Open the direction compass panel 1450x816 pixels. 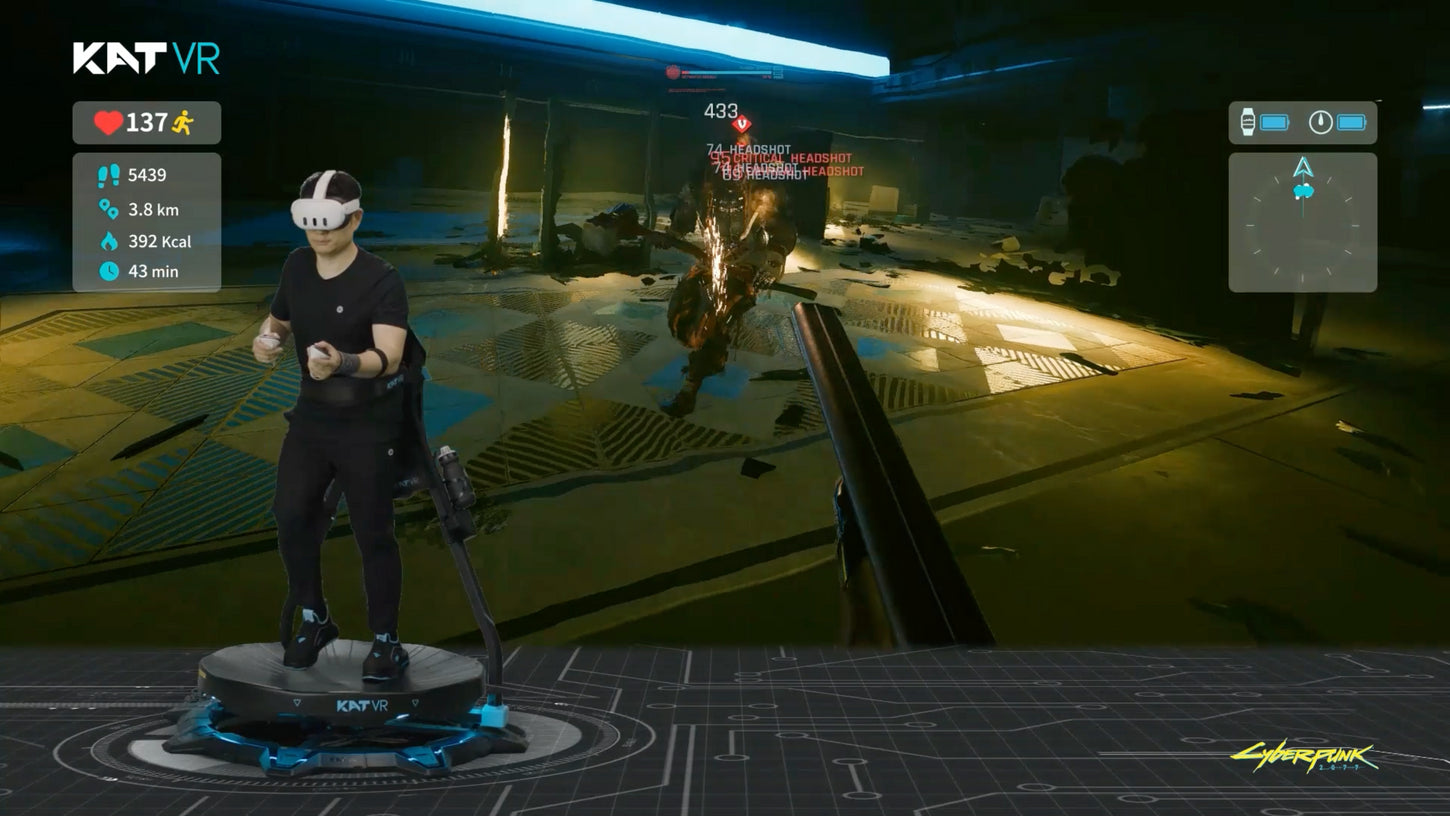1302,222
